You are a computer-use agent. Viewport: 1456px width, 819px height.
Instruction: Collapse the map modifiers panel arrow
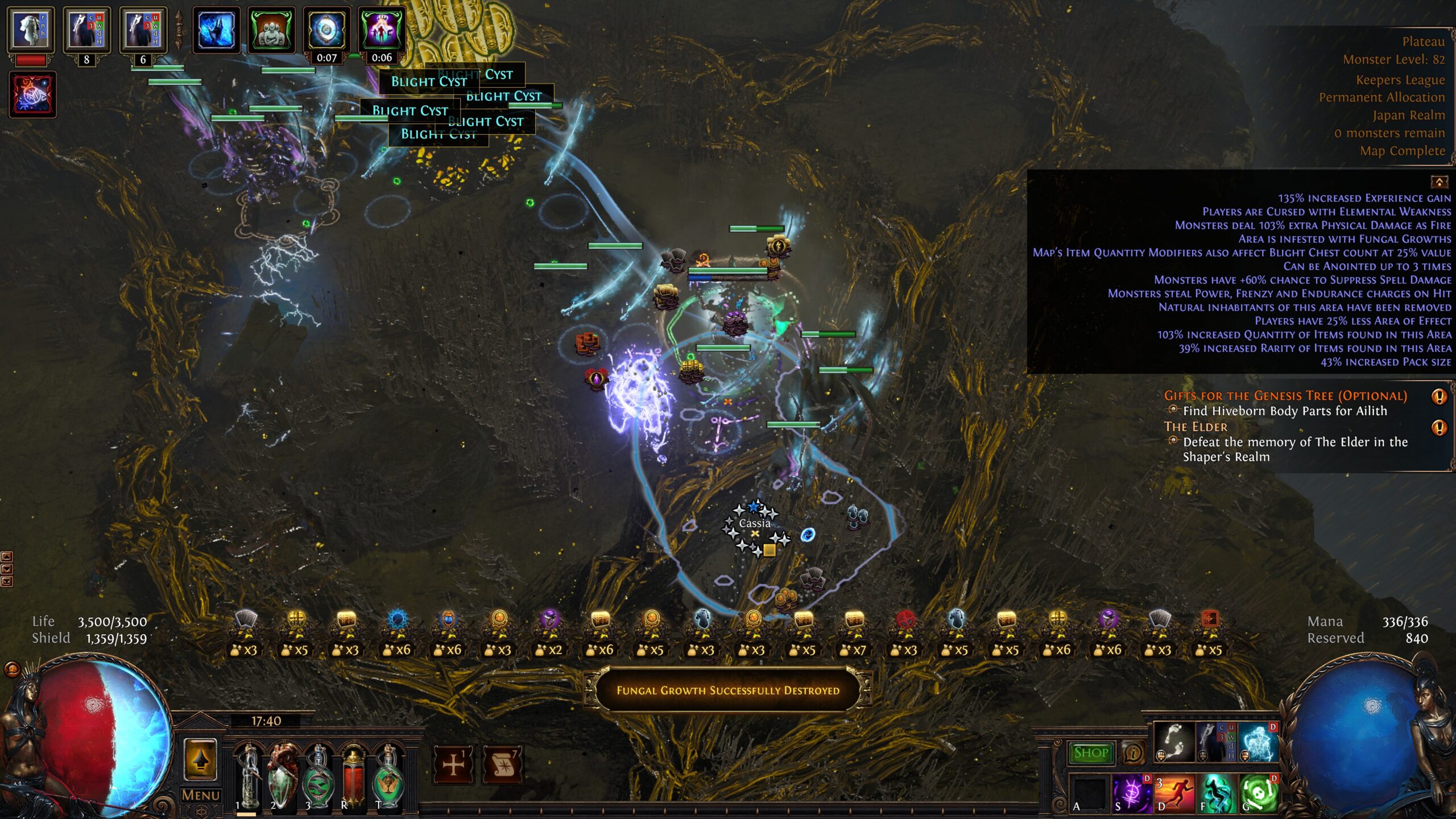point(1439,182)
